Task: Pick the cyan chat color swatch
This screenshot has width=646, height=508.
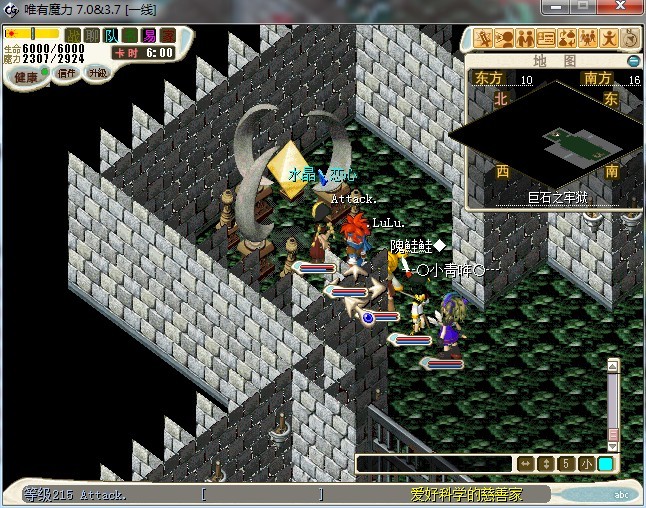Action: tap(605, 464)
